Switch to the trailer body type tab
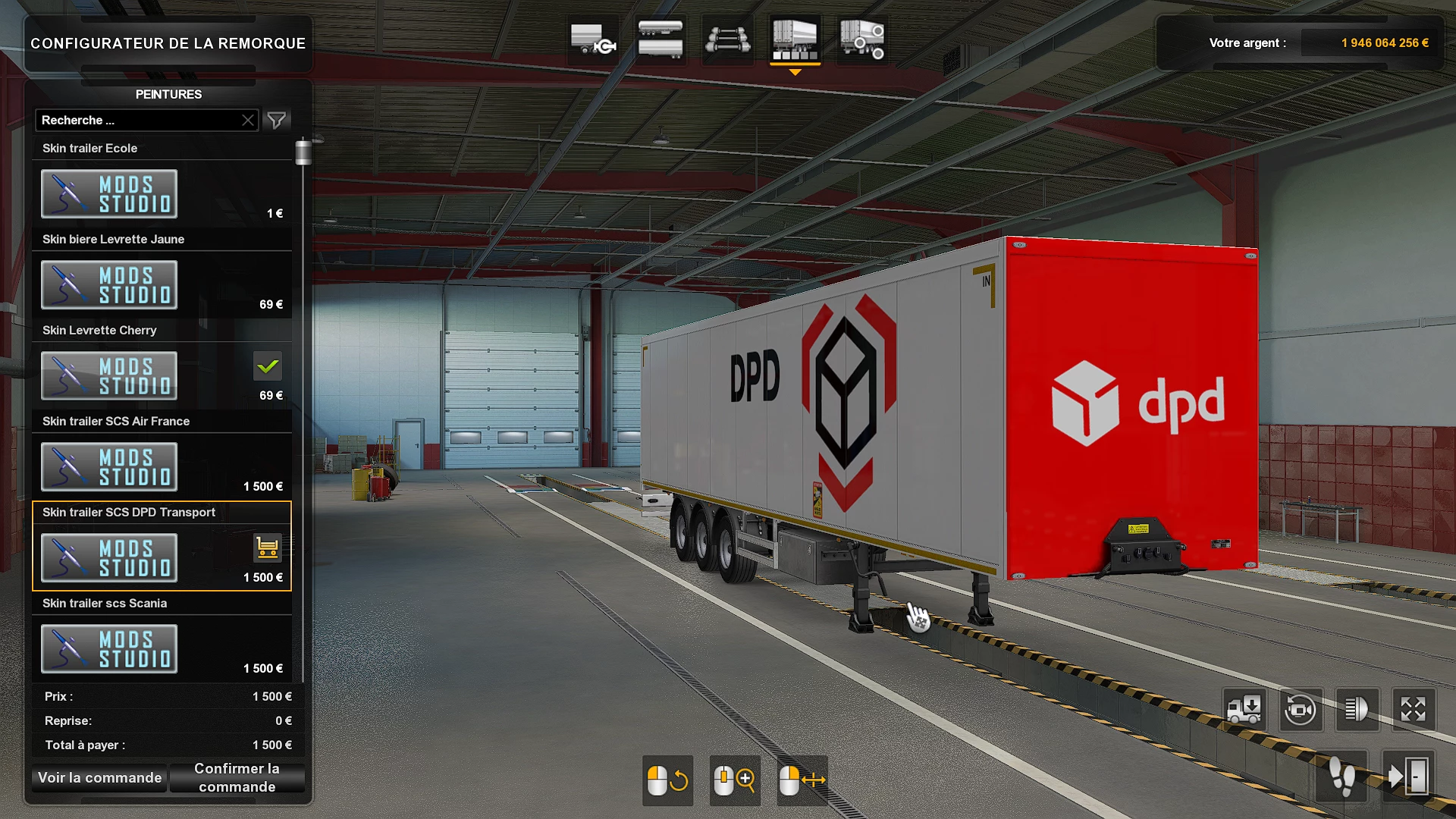 [x=658, y=39]
